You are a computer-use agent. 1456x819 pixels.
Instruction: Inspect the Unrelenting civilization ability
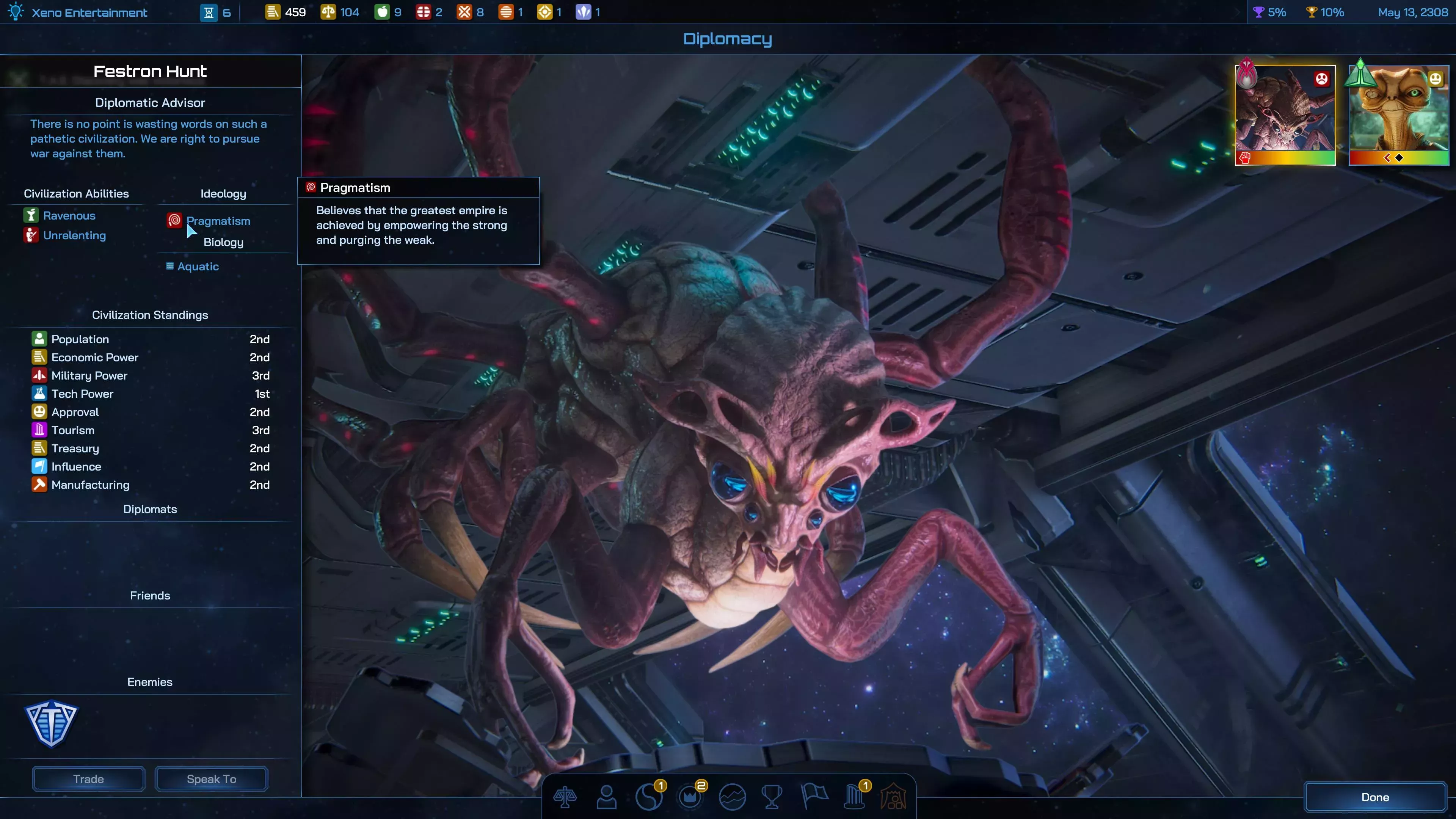click(74, 235)
